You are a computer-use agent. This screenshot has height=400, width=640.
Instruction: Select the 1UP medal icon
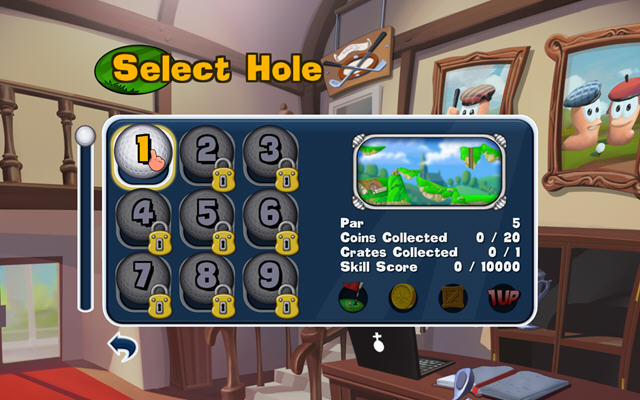pos(501,297)
